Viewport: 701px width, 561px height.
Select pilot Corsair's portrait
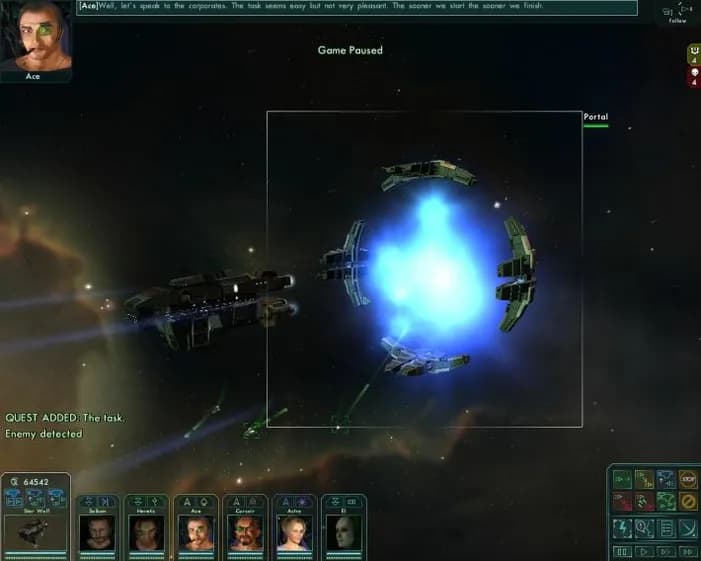pos(245,532)
